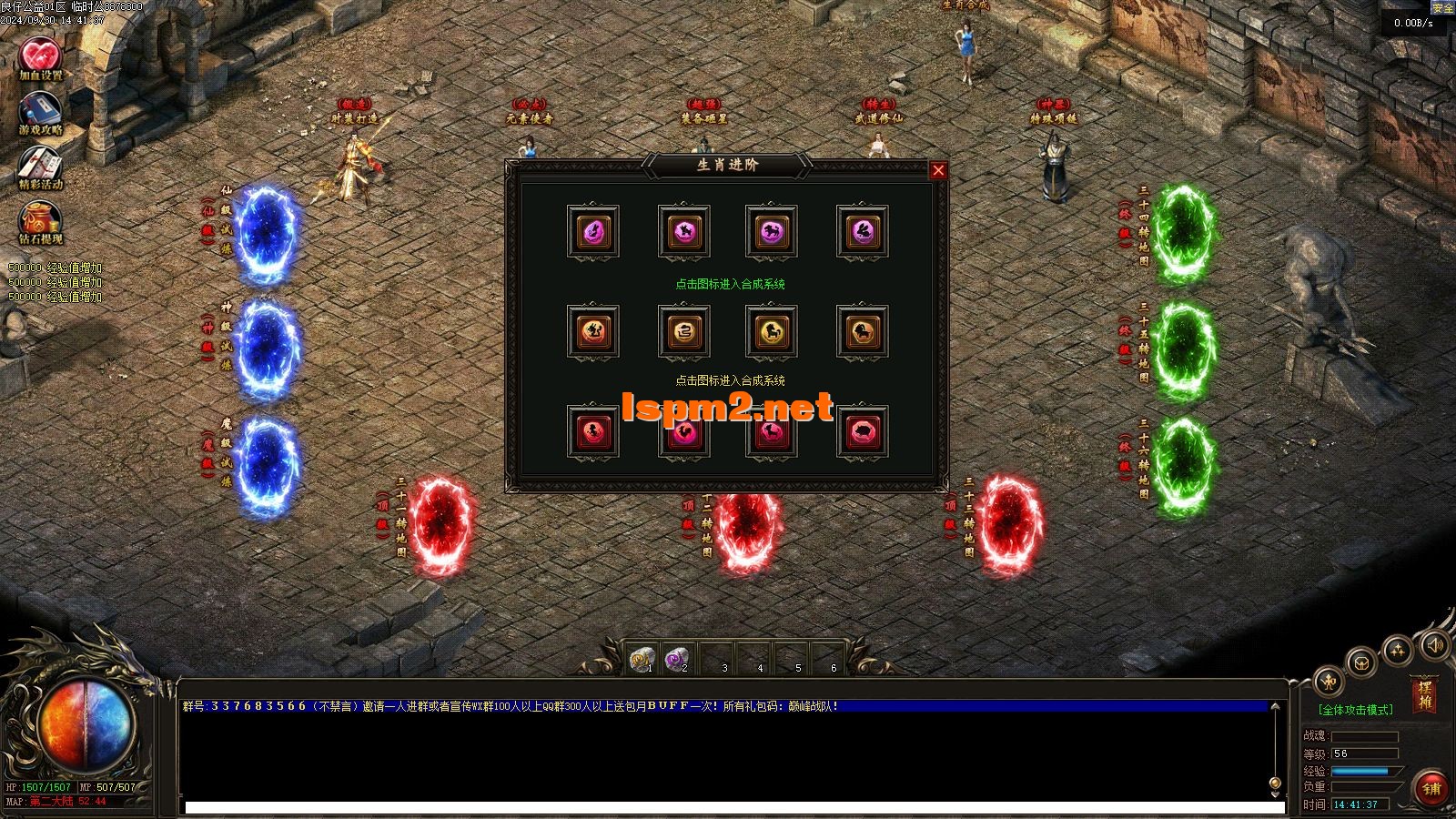The height and width of the screenshot is (819, 1456).
Task: Choose the red monkey zodiac icon
Action: click(x=593, y=431)
